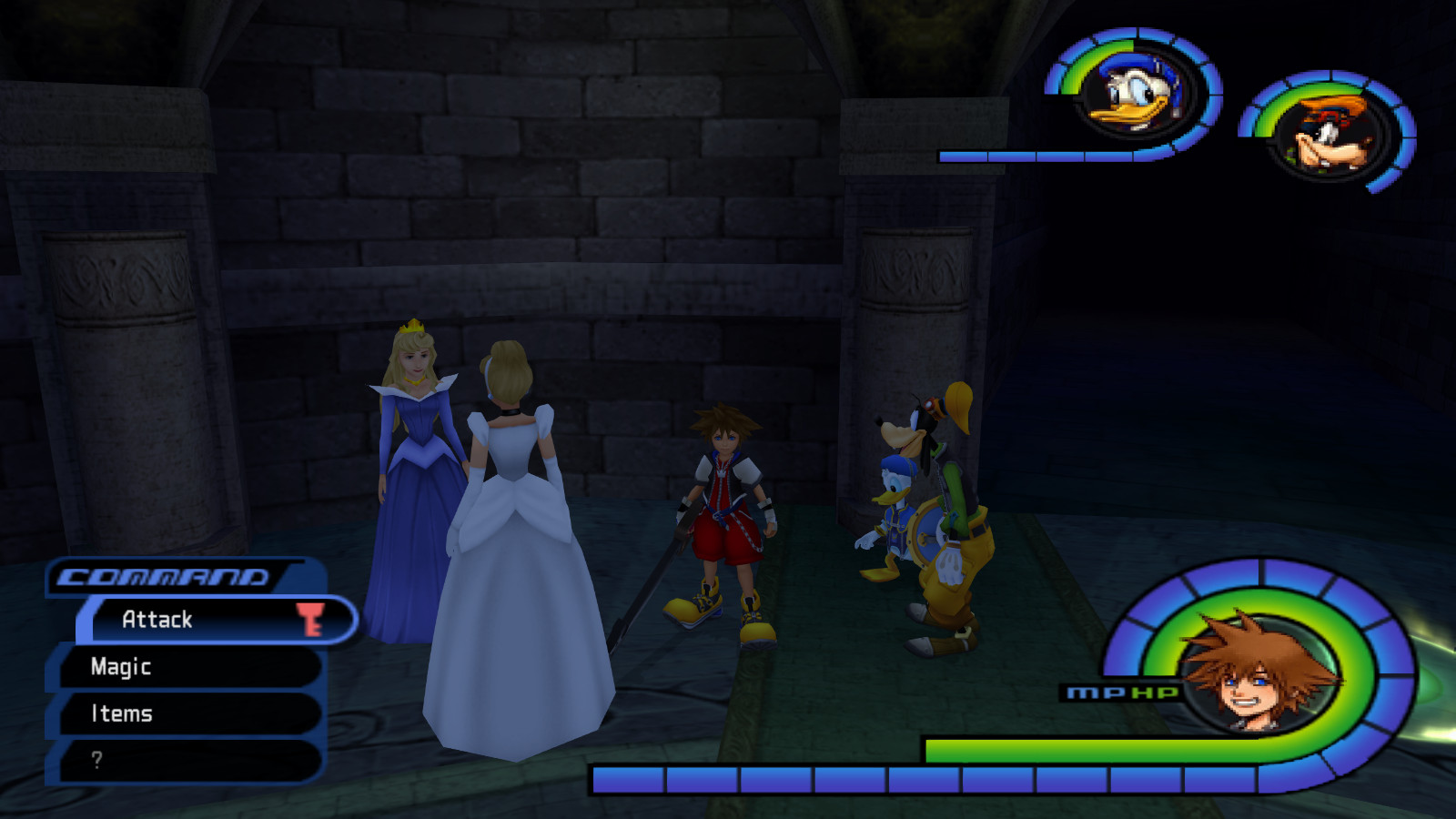Select the Attack command
The height and width of the screenshot is (819, 1456).
[x=157, y=620]
